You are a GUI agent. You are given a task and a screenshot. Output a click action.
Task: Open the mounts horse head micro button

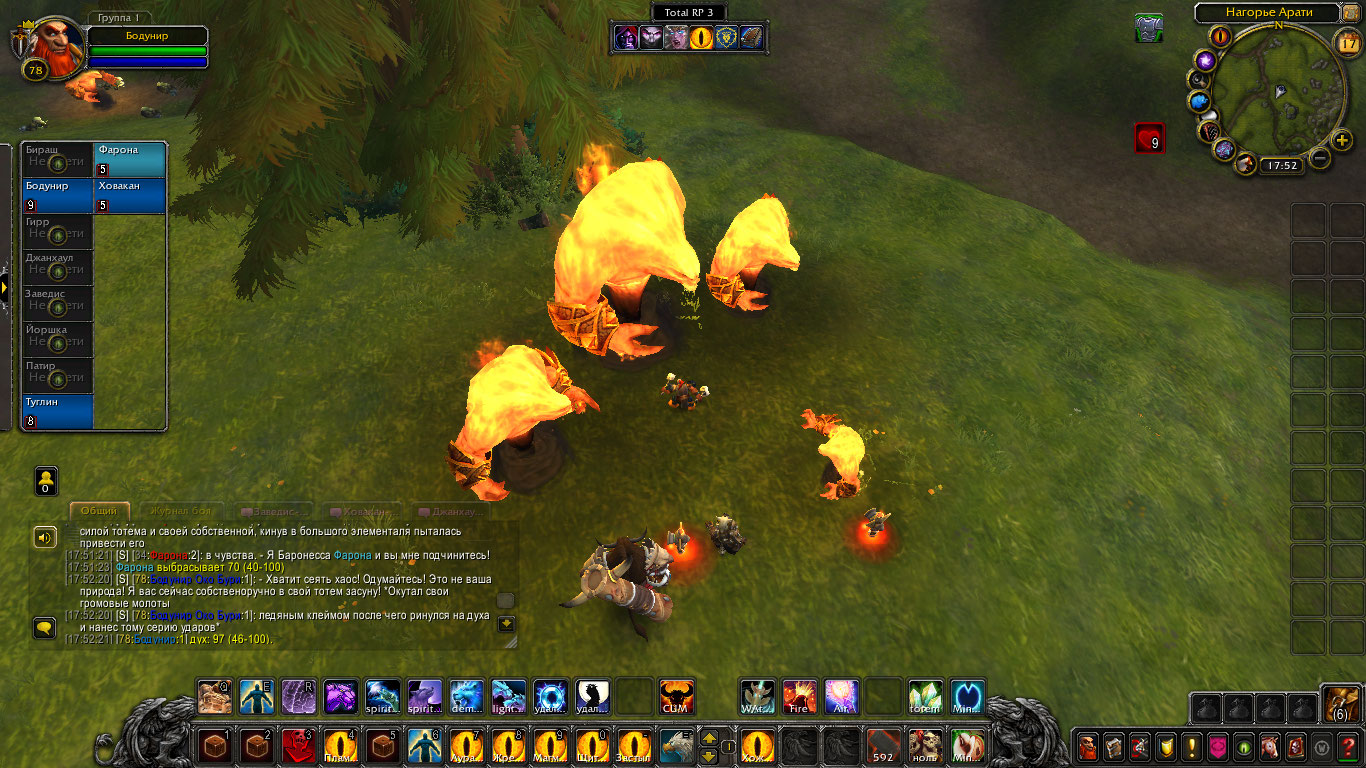1269,747
